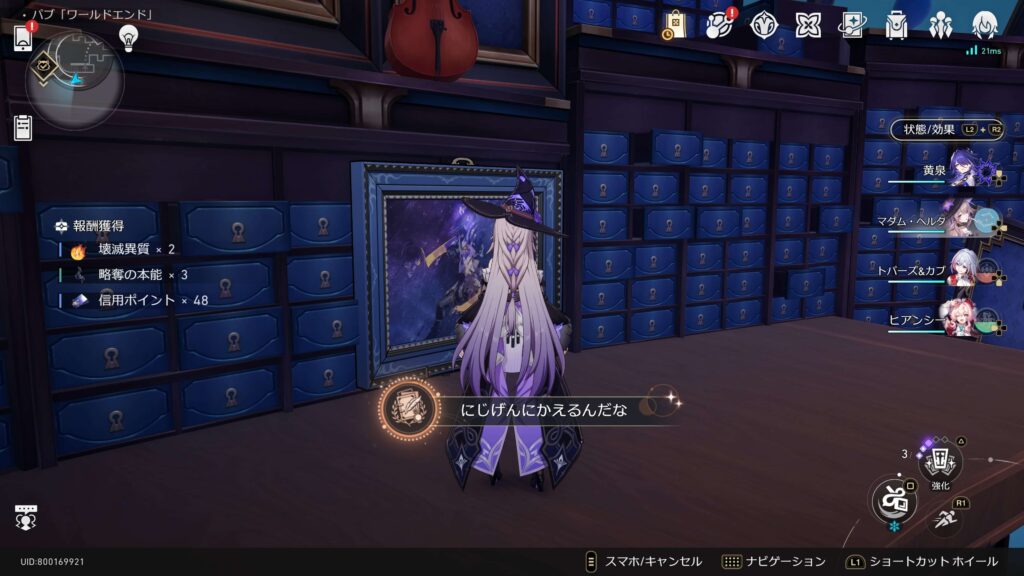The height and width of the screenshot is (576, 1024).
Task: Open the phone menu icon
Action: click(23, 39)
